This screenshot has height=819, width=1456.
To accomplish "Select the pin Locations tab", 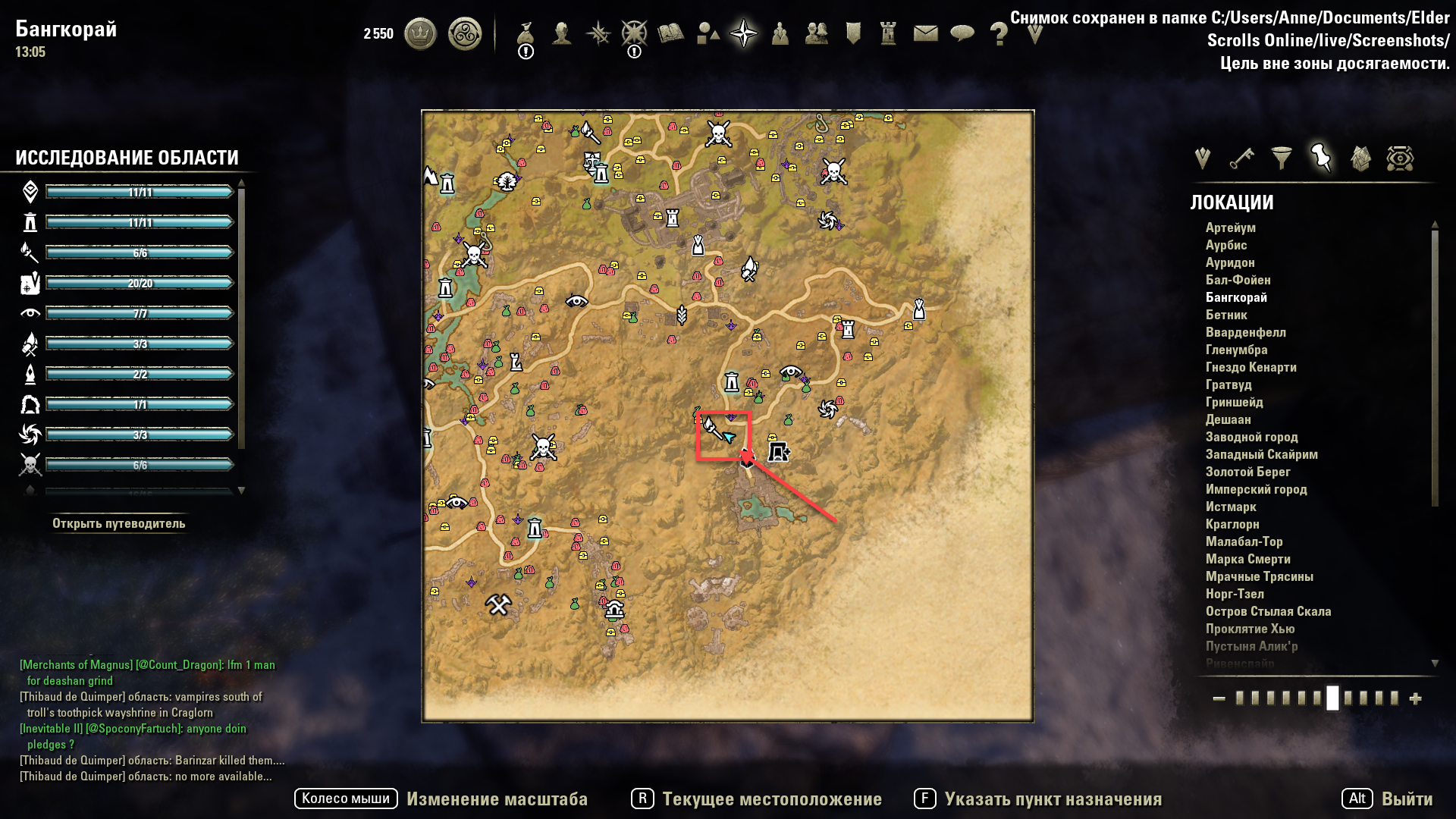I will pos(1320,159).
